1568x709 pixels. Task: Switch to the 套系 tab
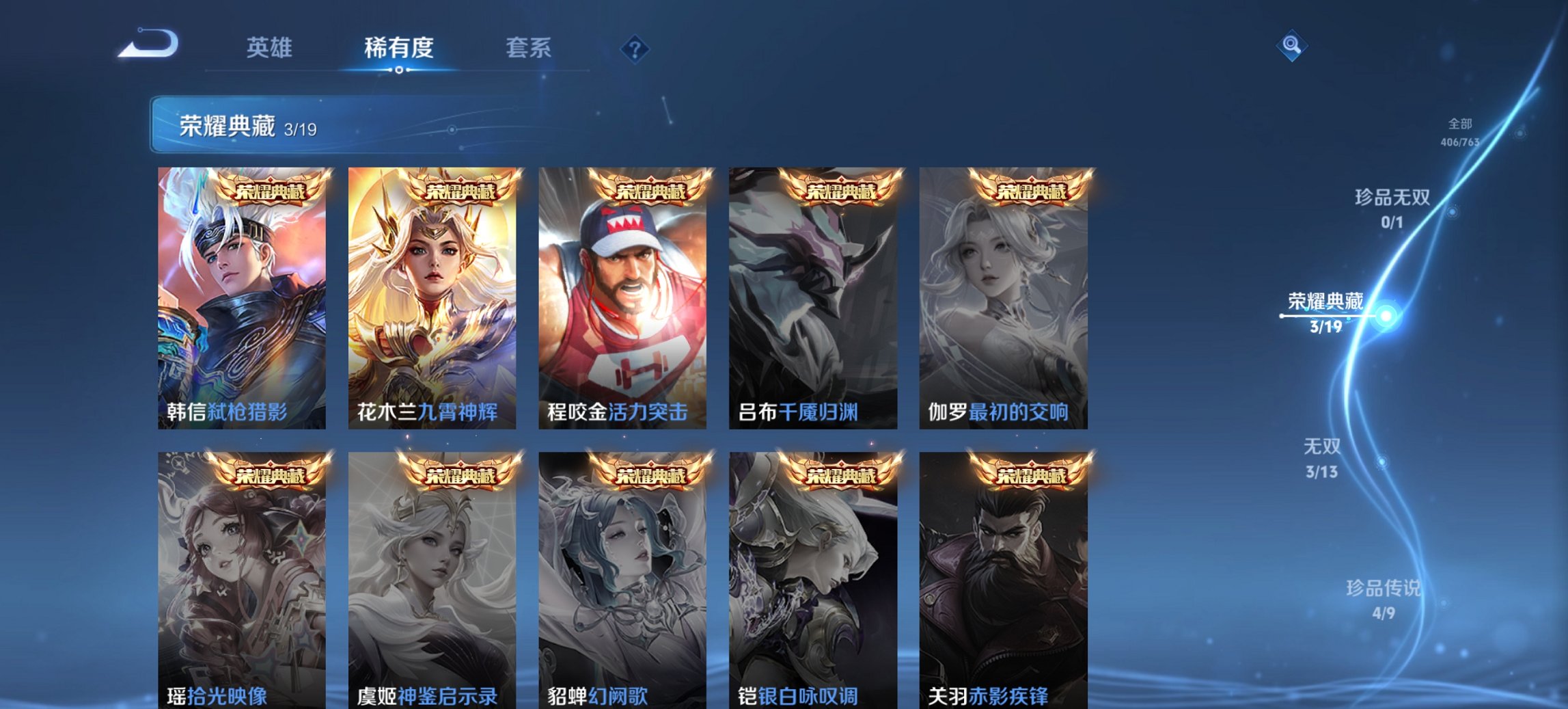point(528,48)
